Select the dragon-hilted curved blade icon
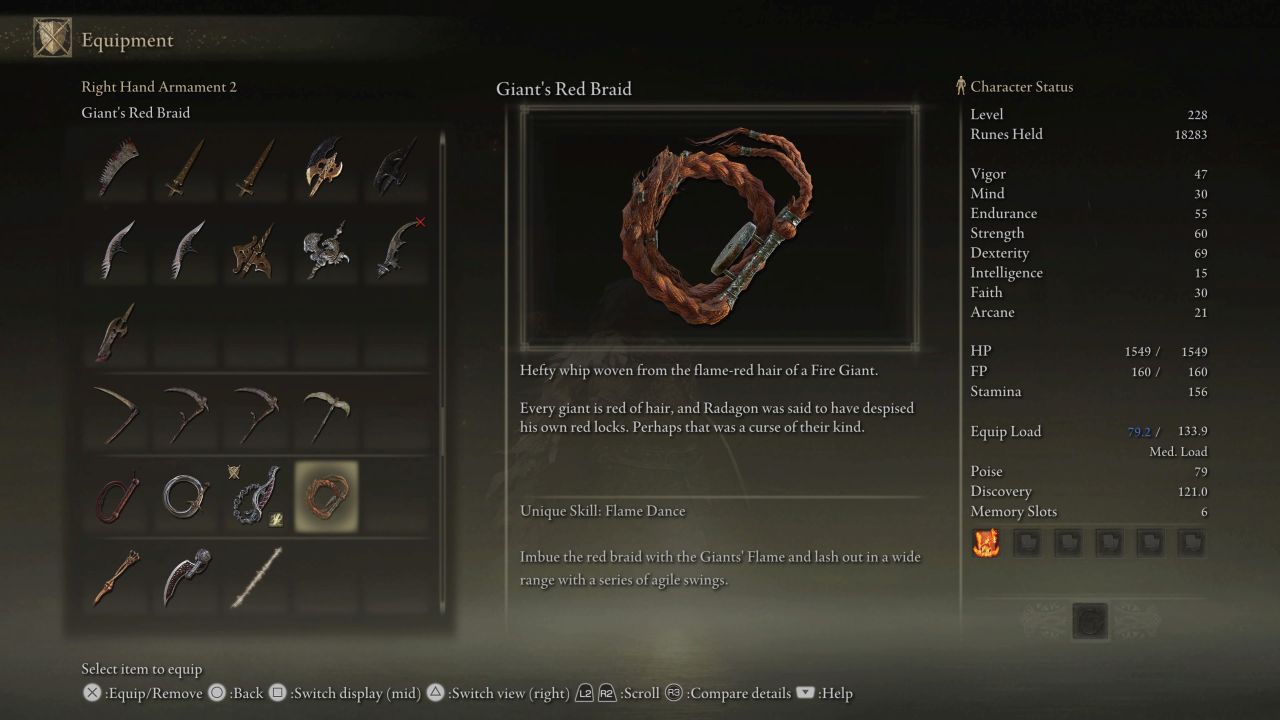The height and width of the screenshot is (720, 1280). pos(325,250)
